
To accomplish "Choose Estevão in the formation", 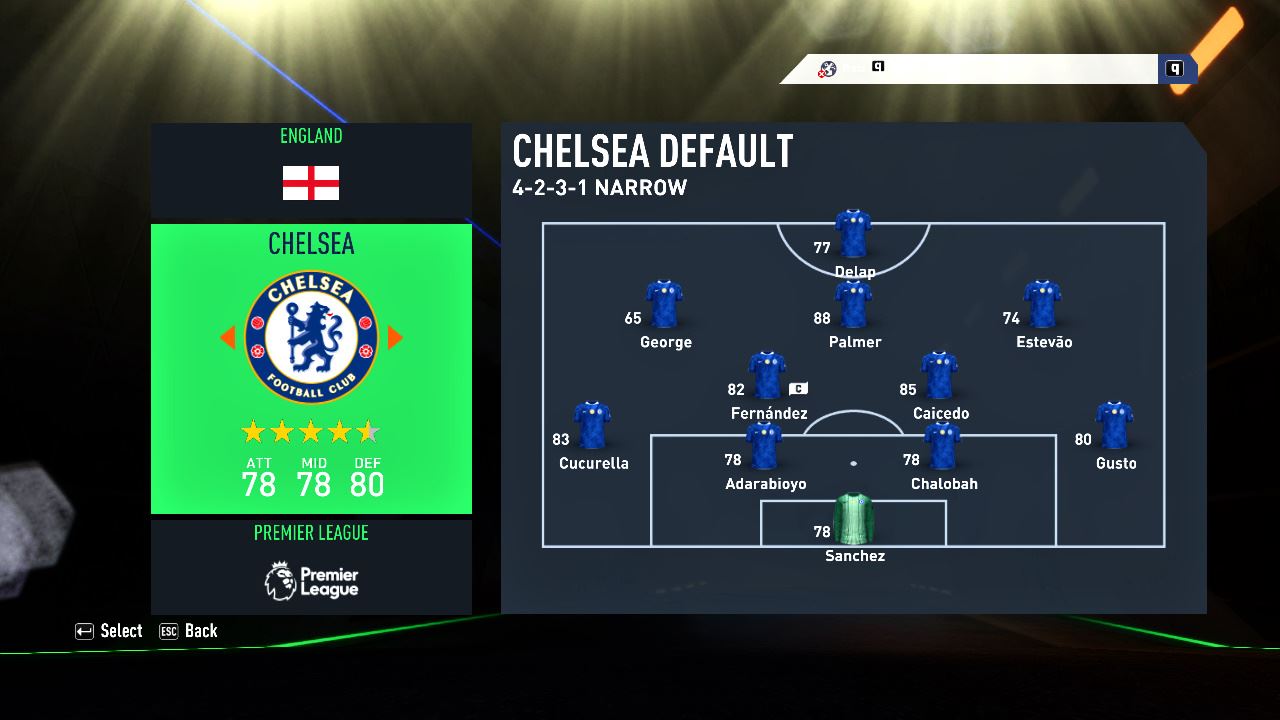I will (1042, 306).
